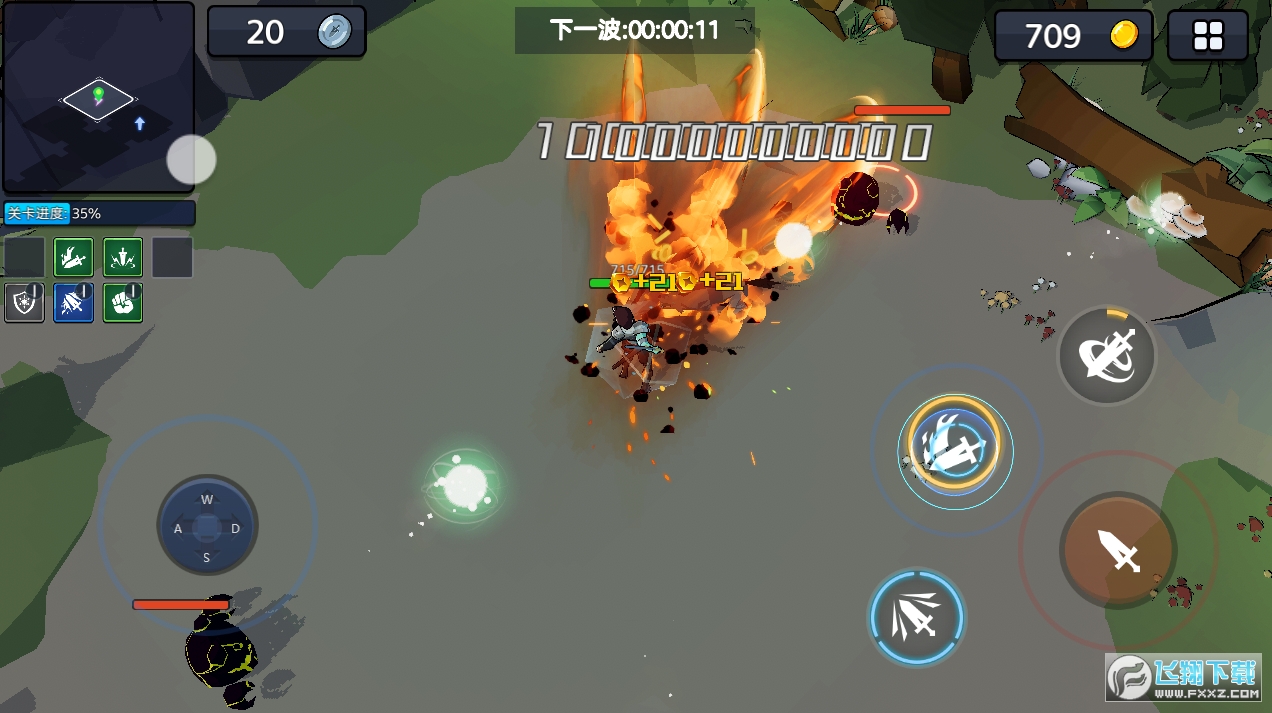Open the four-square grid menu button
The height and width of the screenshot is (713, 1272).
1208,37
